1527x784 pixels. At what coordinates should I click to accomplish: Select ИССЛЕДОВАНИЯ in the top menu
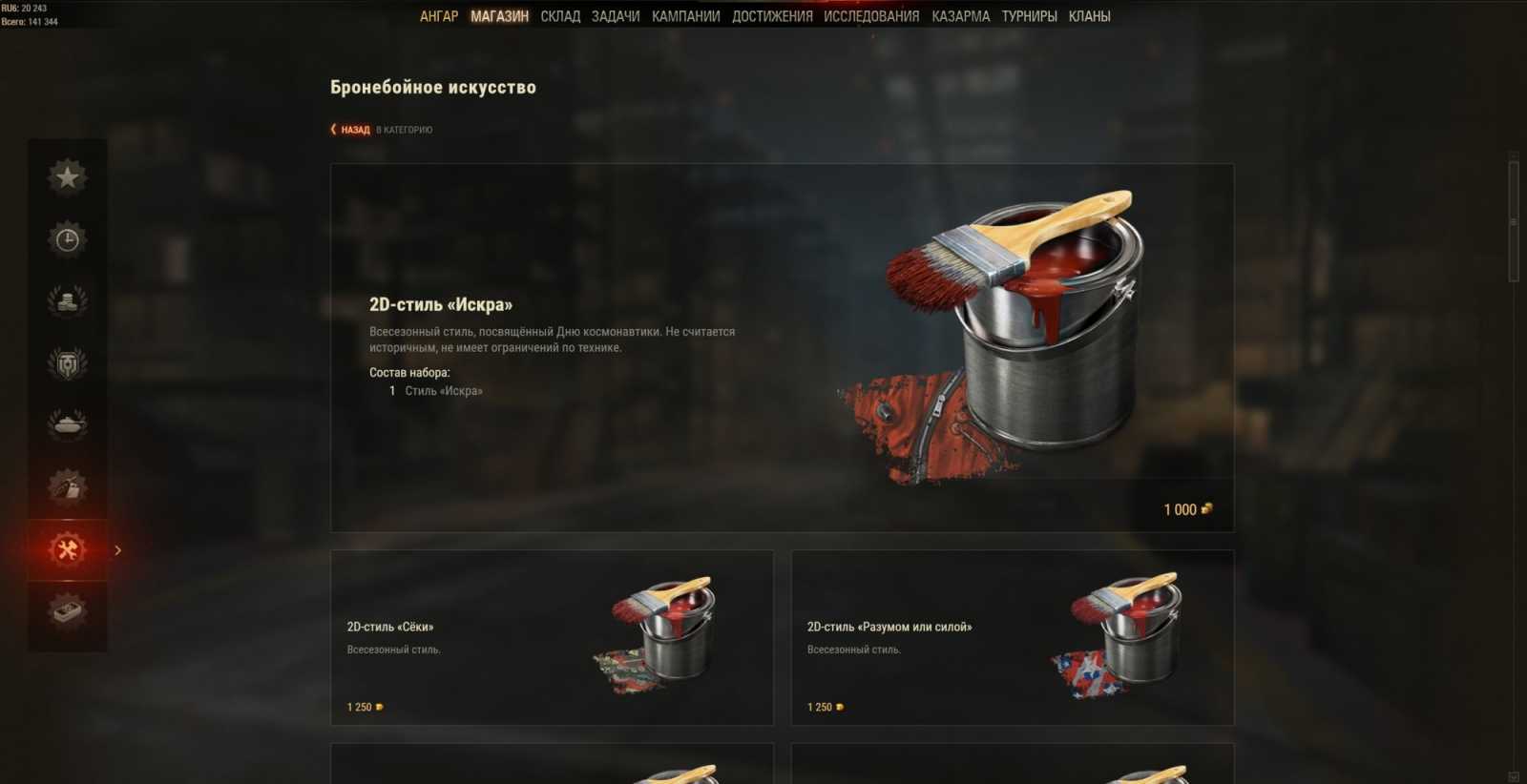click(869, 15)
